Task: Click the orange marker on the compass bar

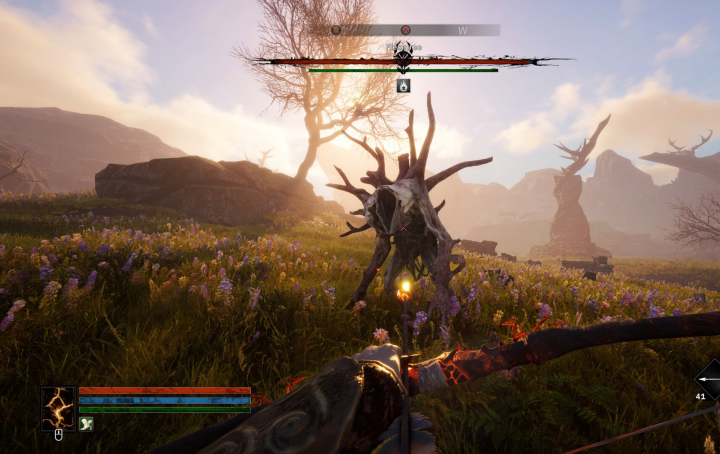Action: (x=336, y=30)
